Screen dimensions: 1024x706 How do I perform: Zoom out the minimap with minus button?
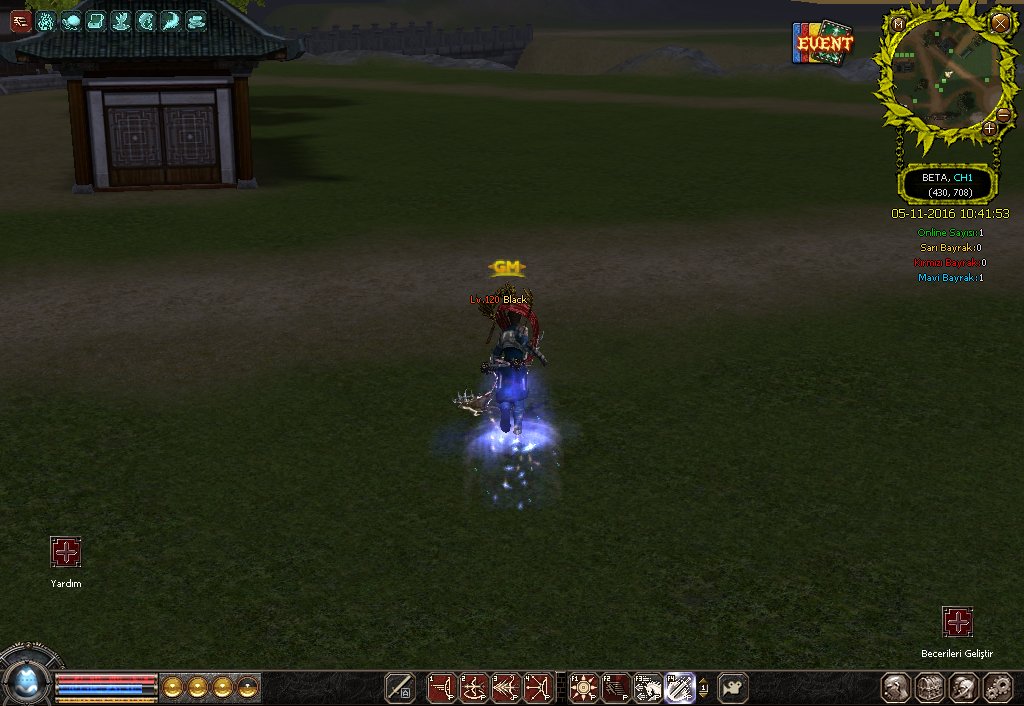[1003, 115]
